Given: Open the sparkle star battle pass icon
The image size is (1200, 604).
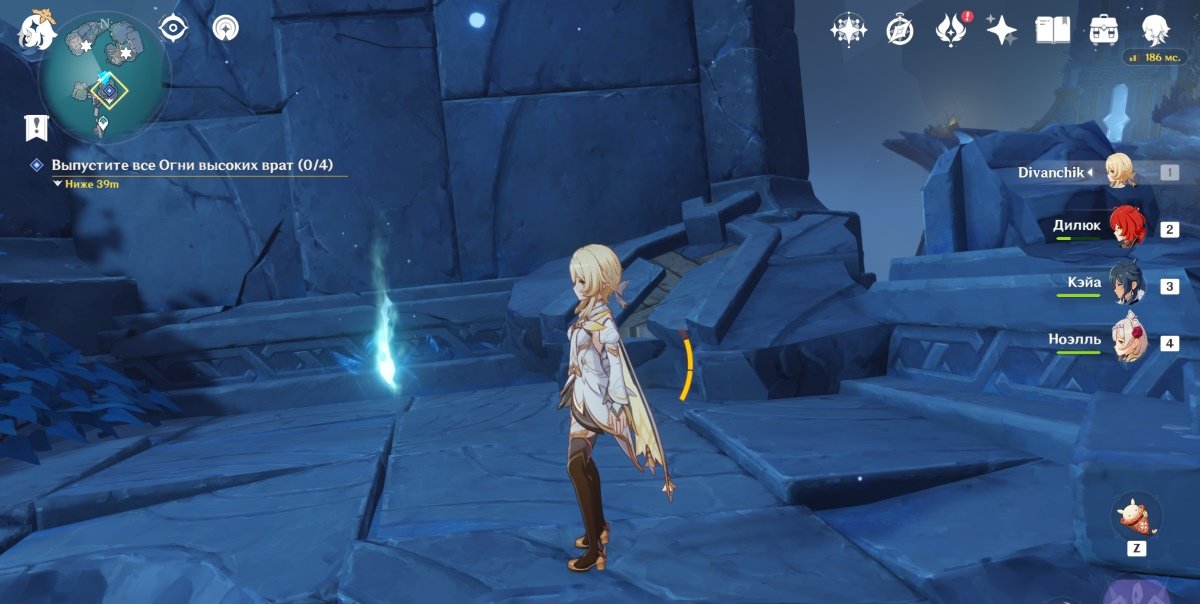Looking at the screenshot, I should pos(1001,30).
